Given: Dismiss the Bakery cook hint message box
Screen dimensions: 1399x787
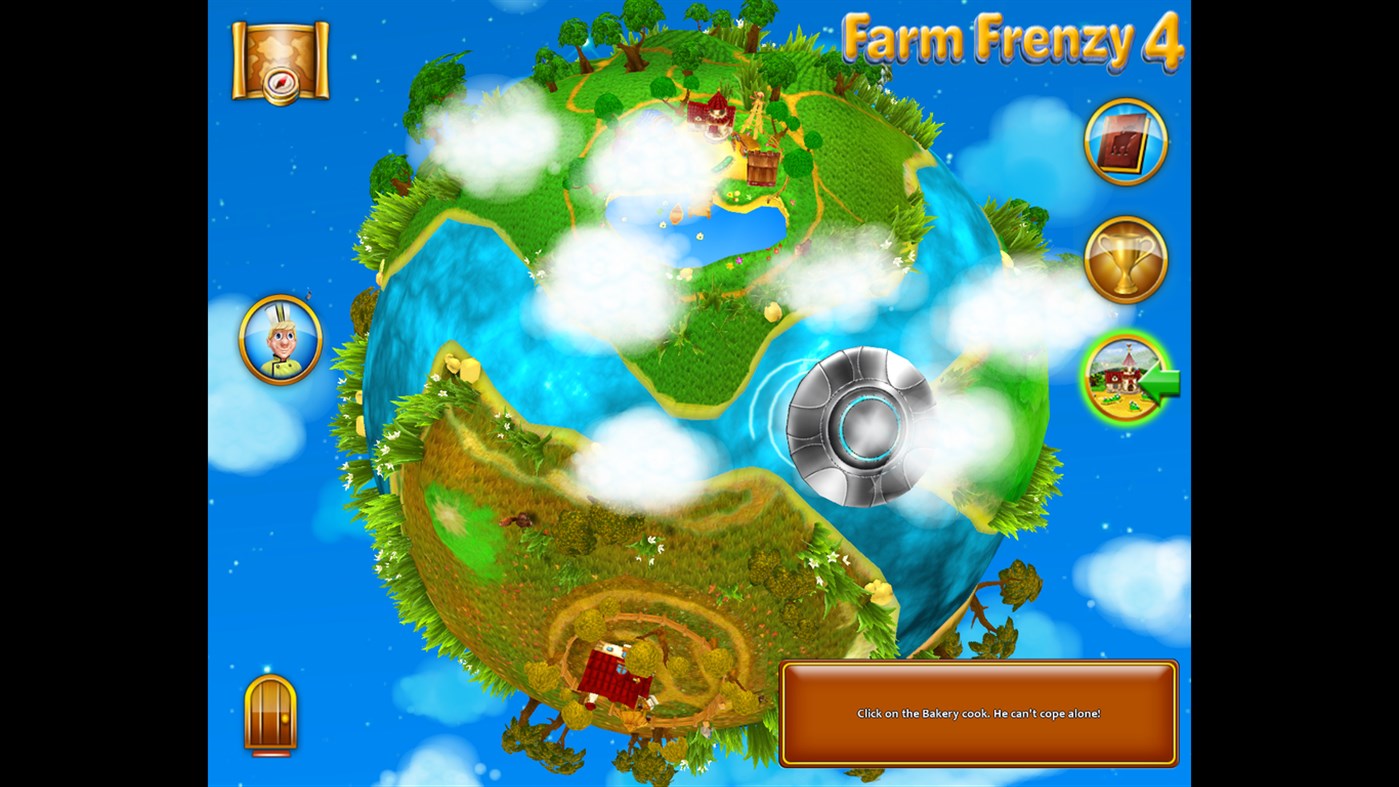Looking at the screenshot, I should coord(978,712).
